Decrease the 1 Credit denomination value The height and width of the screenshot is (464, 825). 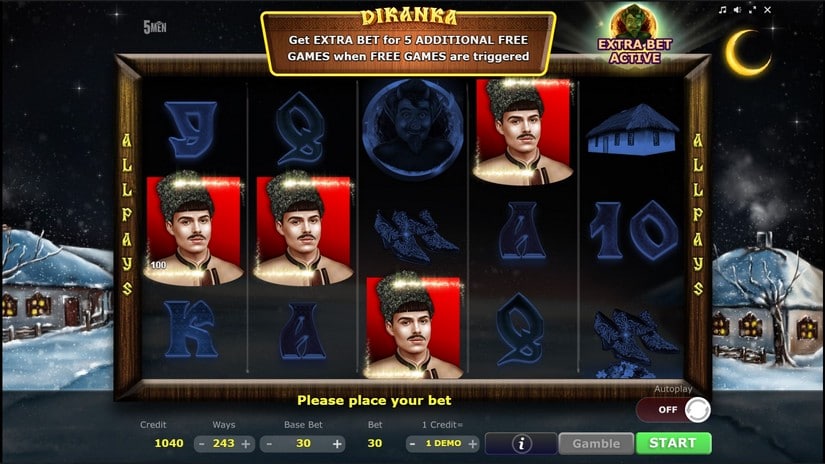point(413,444)
